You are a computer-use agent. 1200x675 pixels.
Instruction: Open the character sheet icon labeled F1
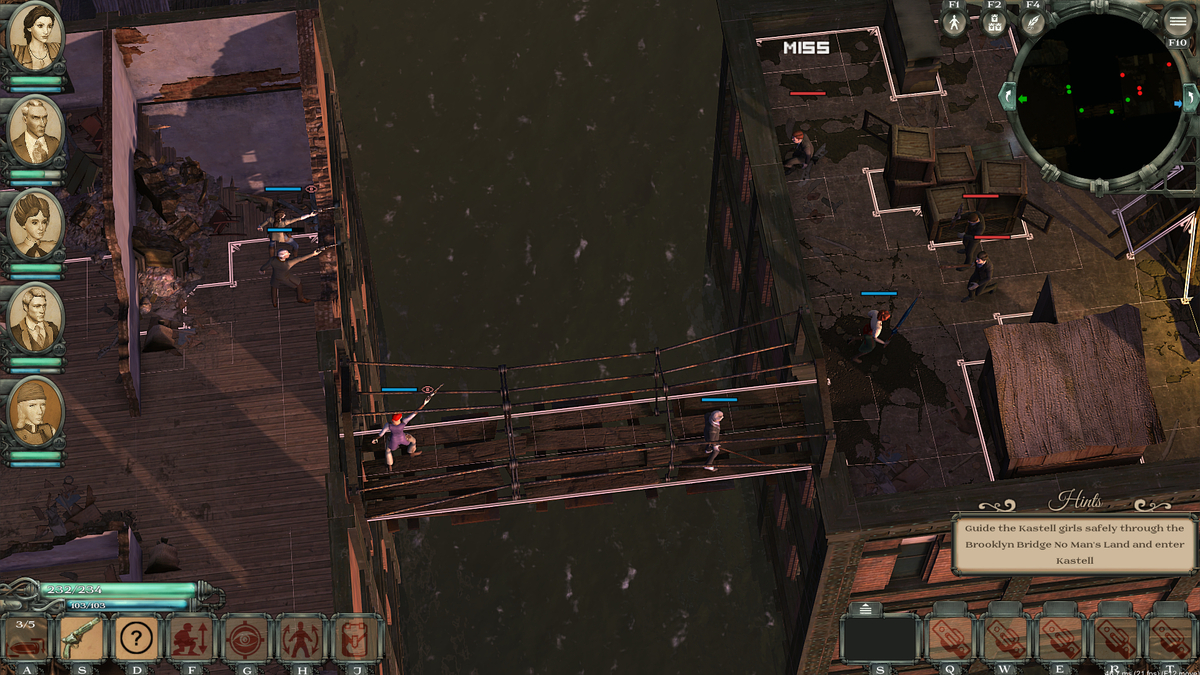[x=954, y=22]
